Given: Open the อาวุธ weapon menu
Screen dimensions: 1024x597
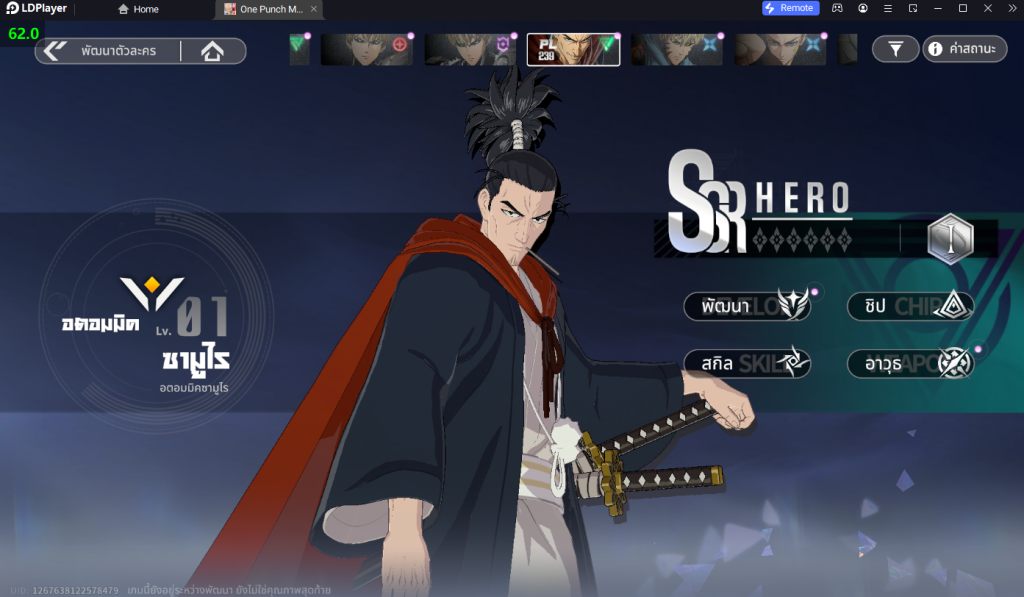Looking at the screenshot, I should click(910, 363).
